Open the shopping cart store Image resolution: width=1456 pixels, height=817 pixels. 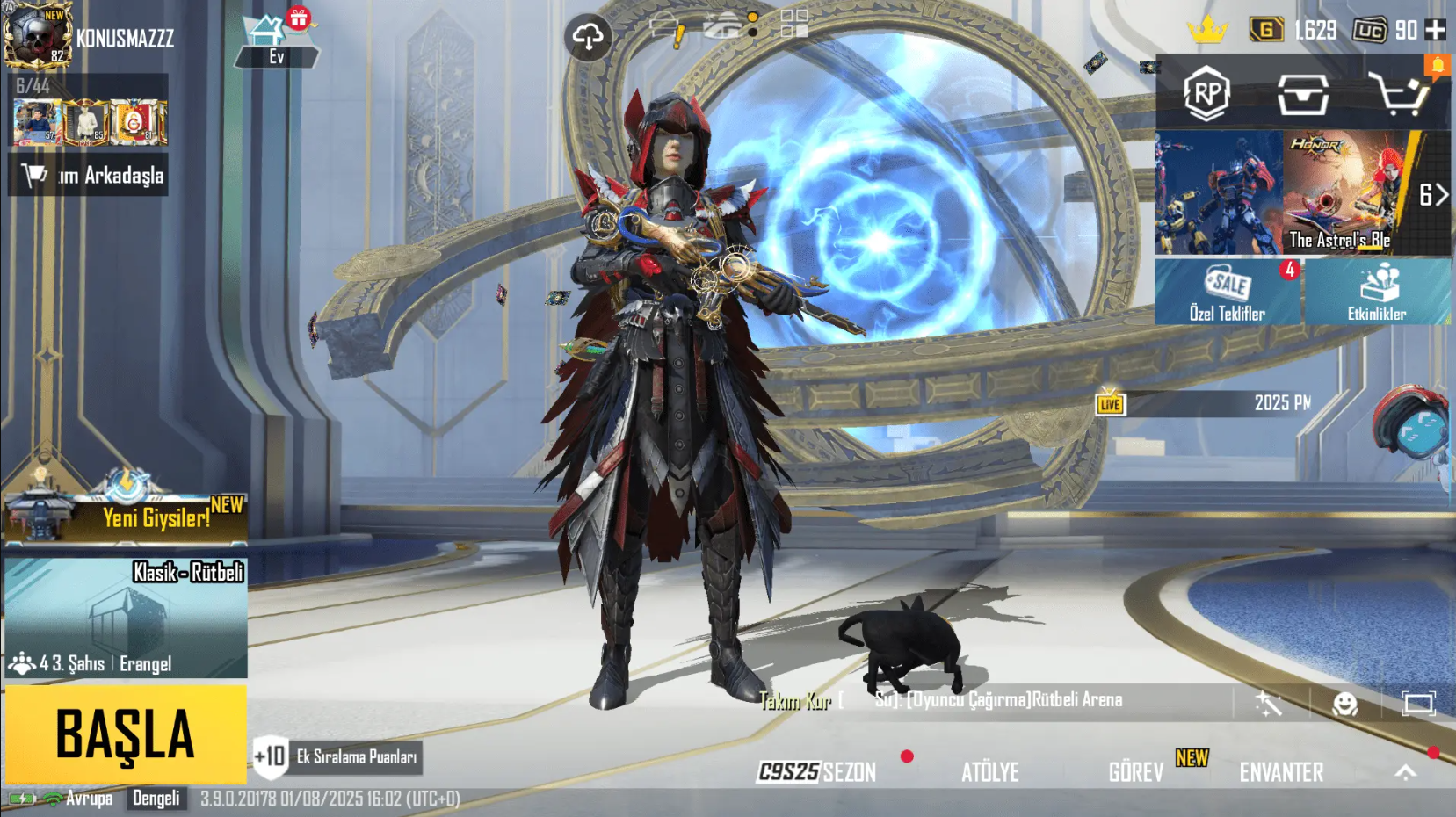click(1399, 93)
